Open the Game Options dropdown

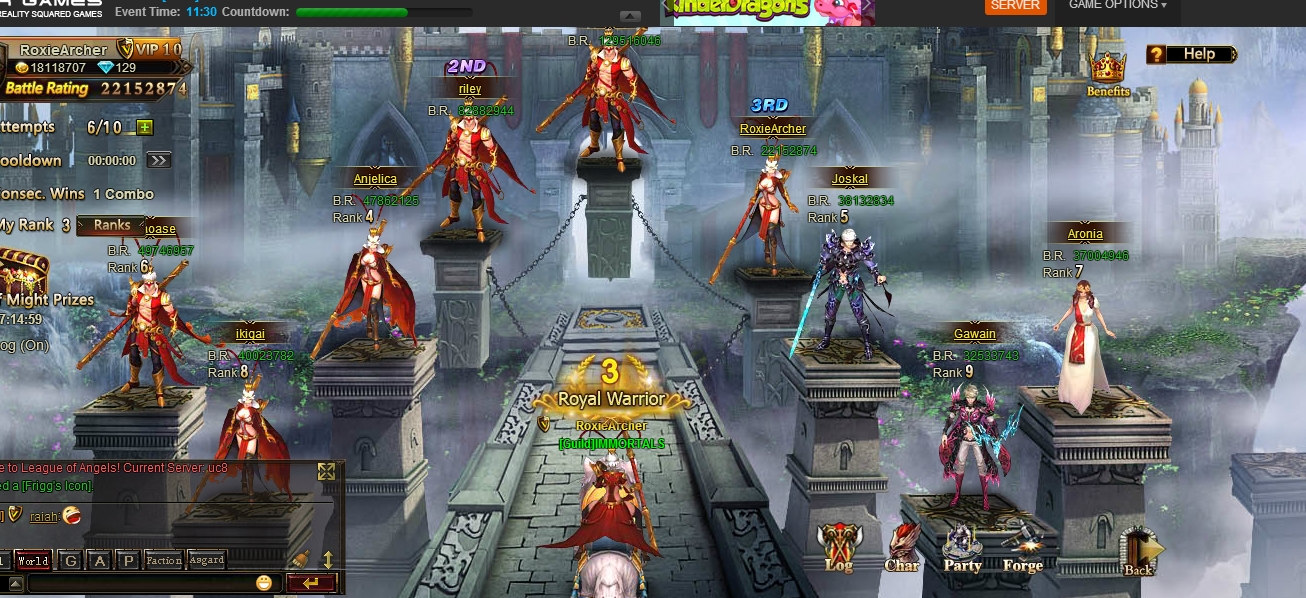tap(1117, 6)
